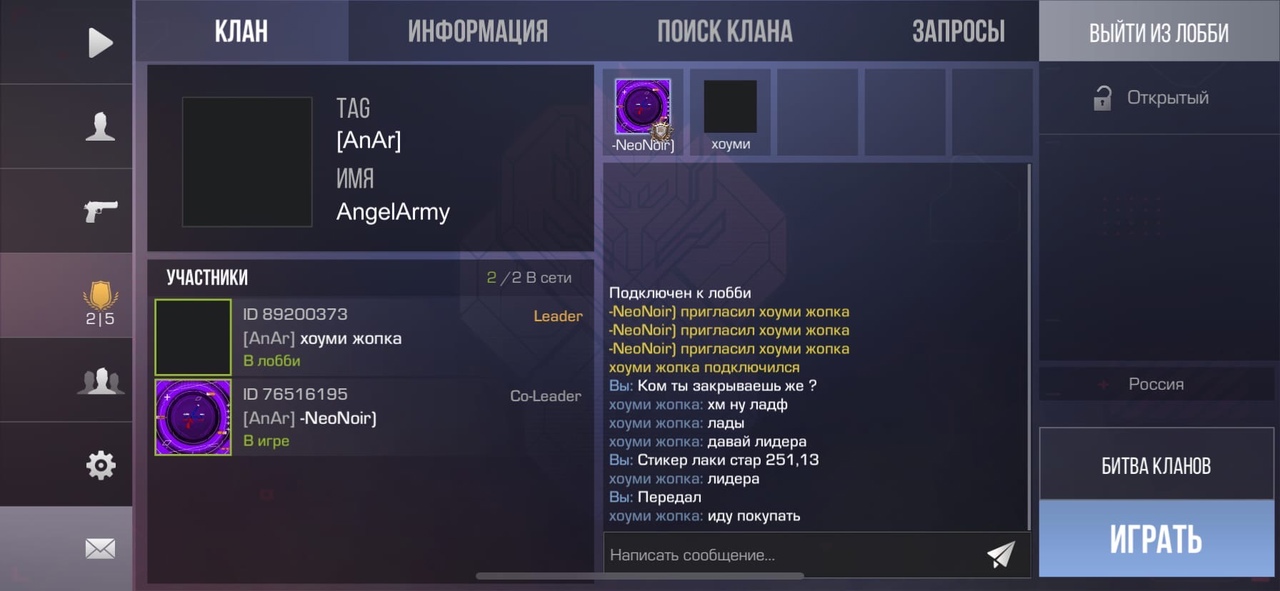Image resolution: width=1280 pixels, height=591 pixels.
Task: Open the play triangle sidebar icon
Action: pyautogui.click(x=100, y=42)
